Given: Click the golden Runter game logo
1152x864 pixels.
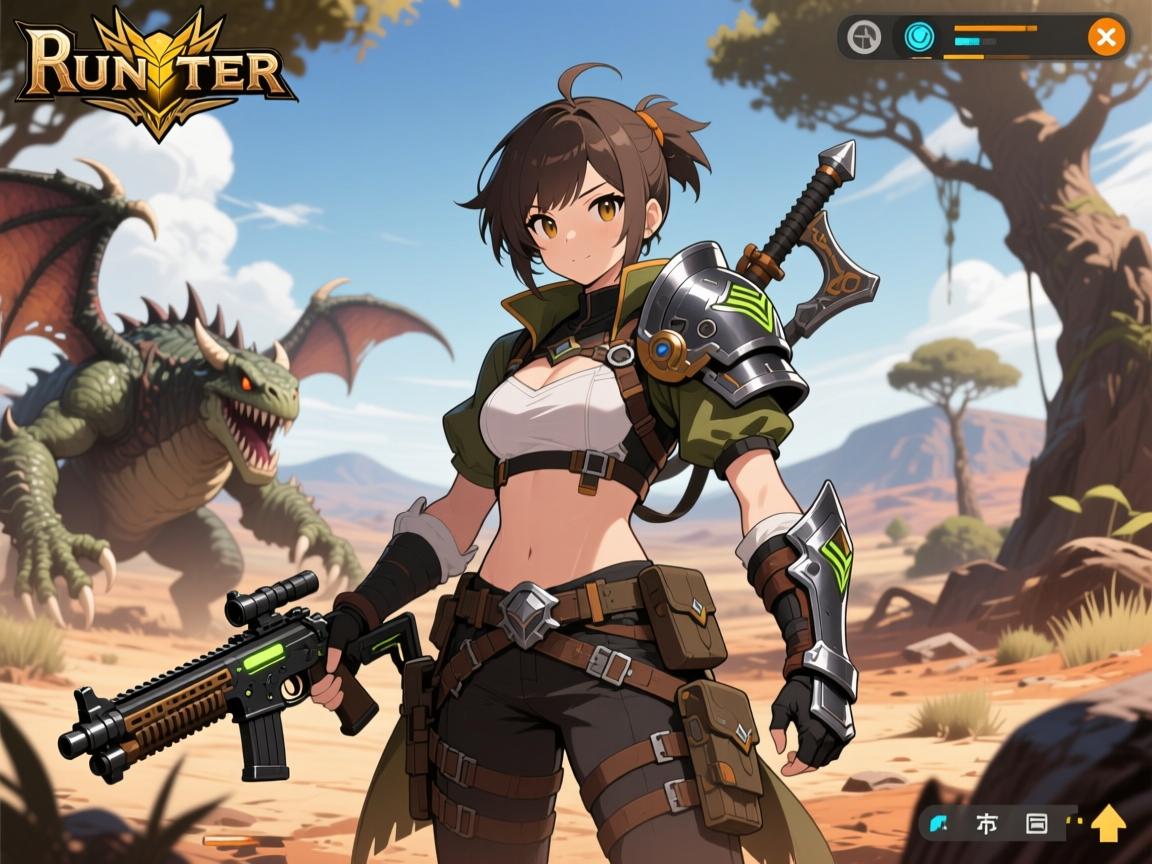Looking at the screenshot, I should (x=154, y=72).
